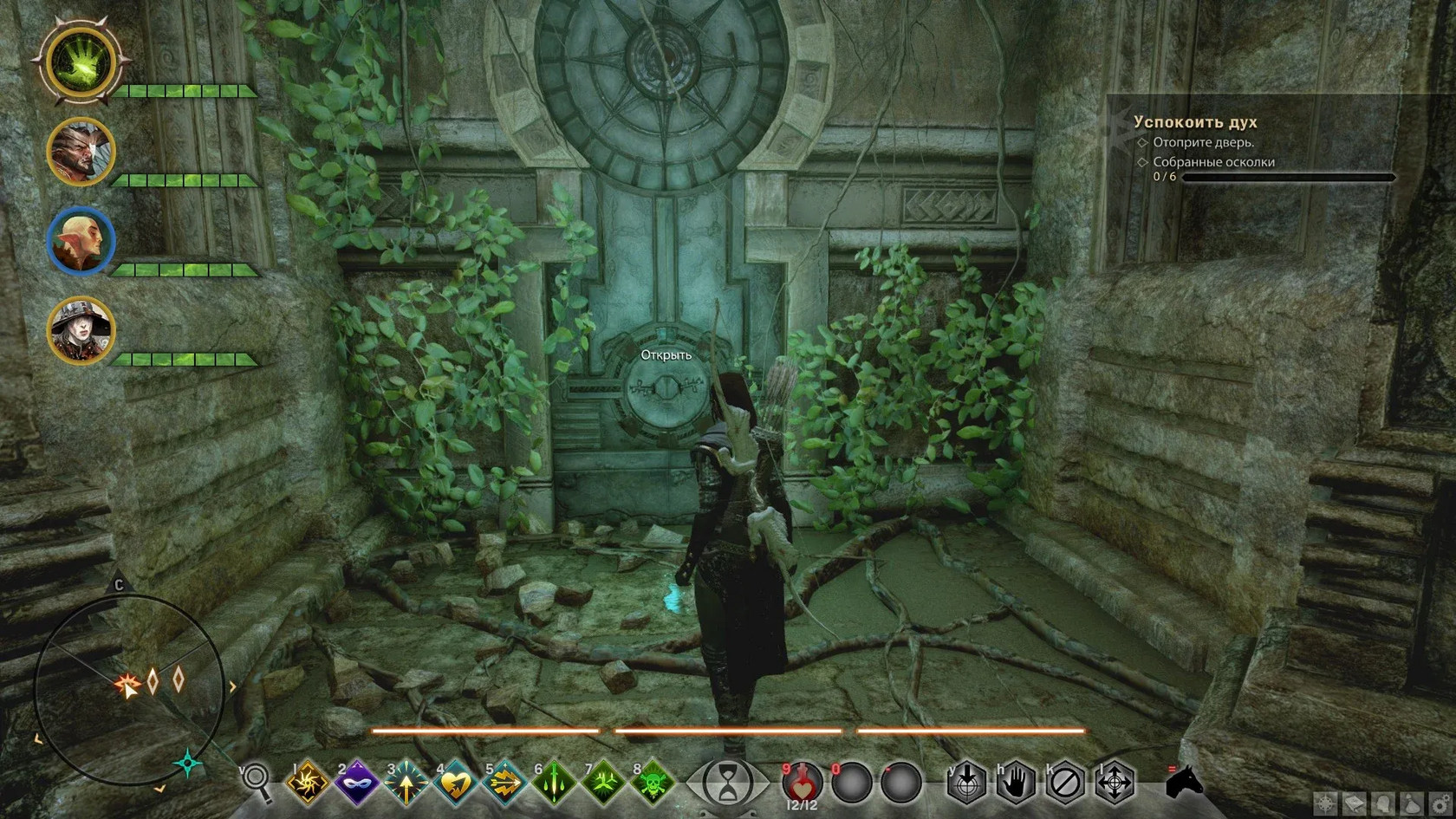The image size is (1456, 819).
Task: Activate the green skull poison ability
Action: click(653, 783)
